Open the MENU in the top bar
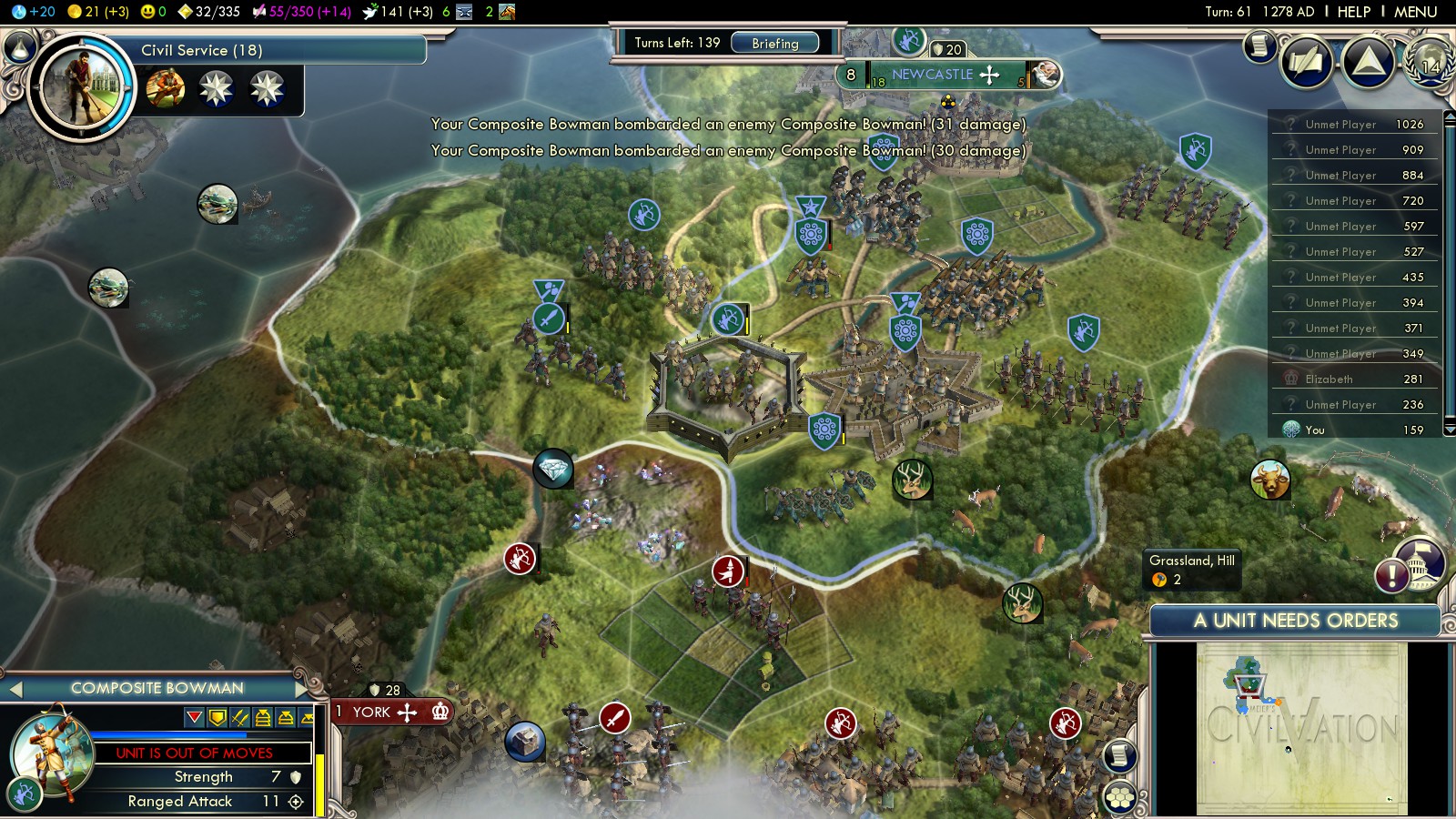This screenshot has width=1456, height=819. pyautogui.click(x=1415, y=12)
